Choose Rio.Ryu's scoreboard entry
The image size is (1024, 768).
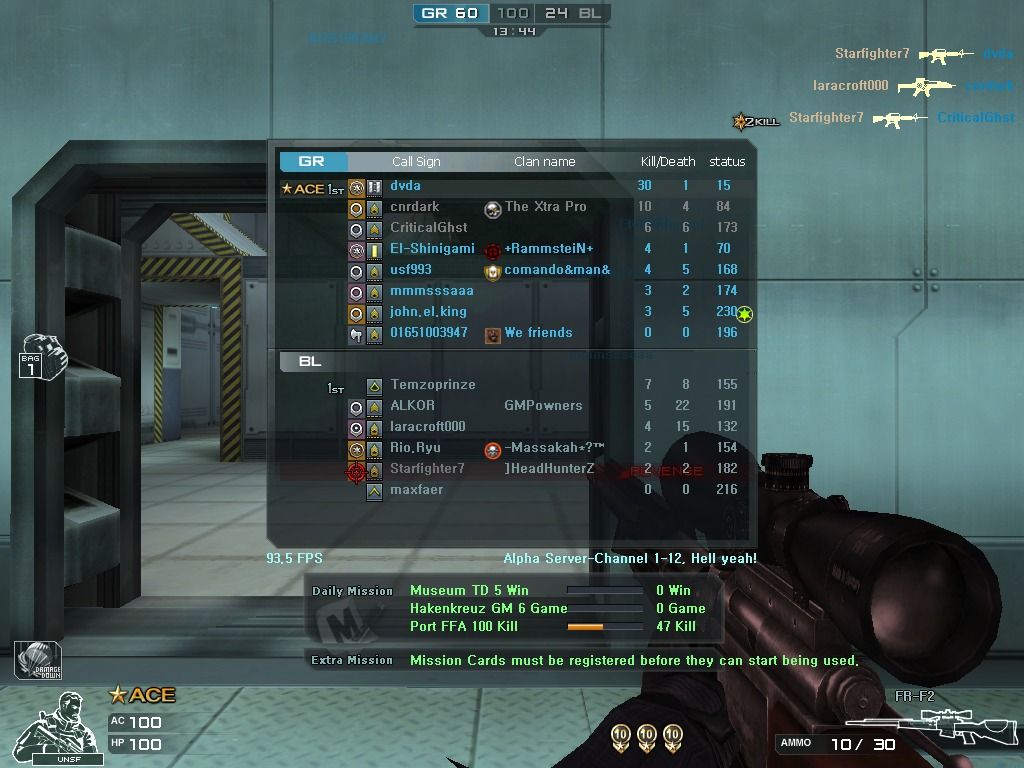pos(415,448)
